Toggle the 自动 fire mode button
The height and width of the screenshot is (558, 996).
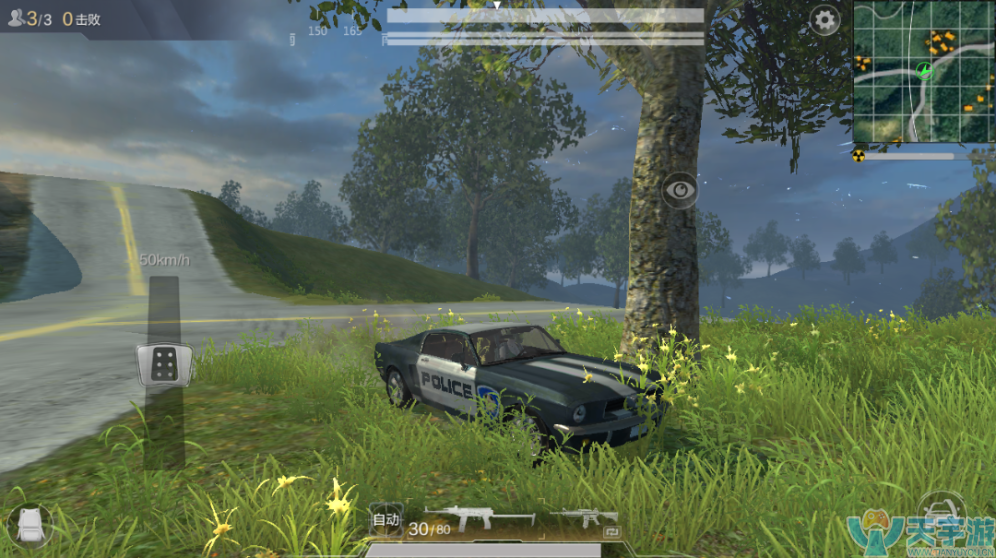pos(385,519)
